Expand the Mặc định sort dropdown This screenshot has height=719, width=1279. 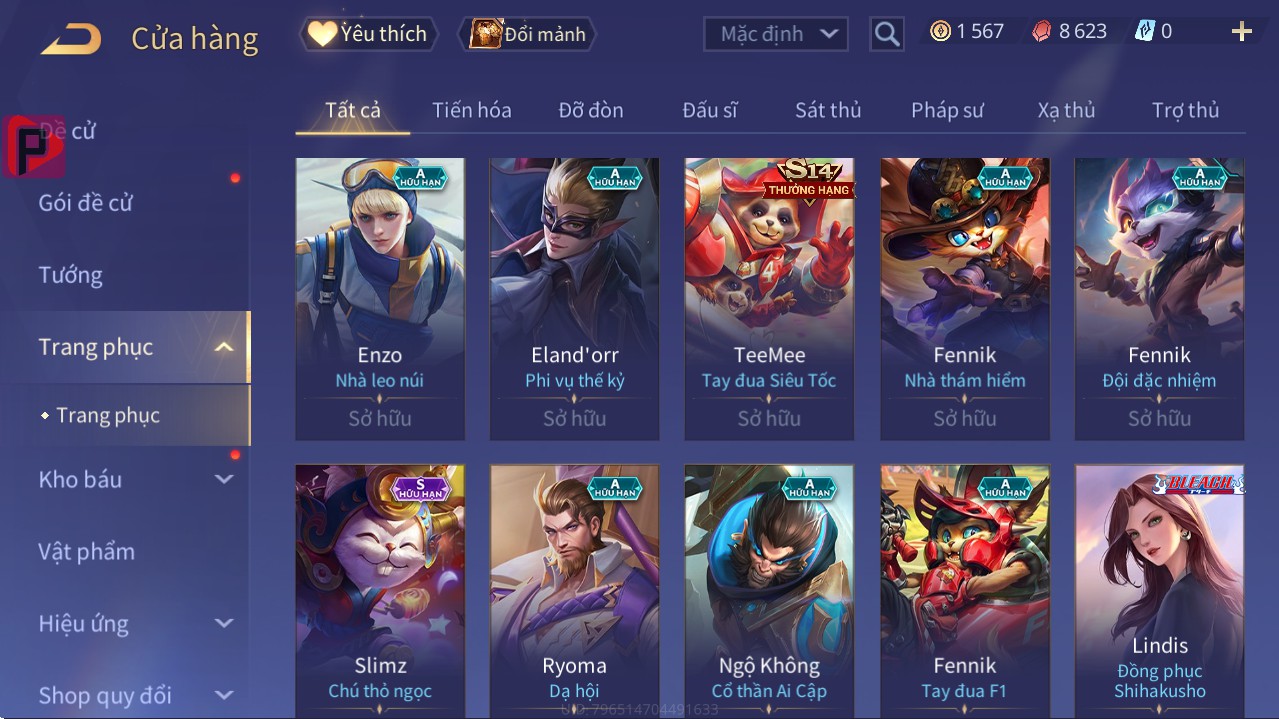click(x=777, y=34)
